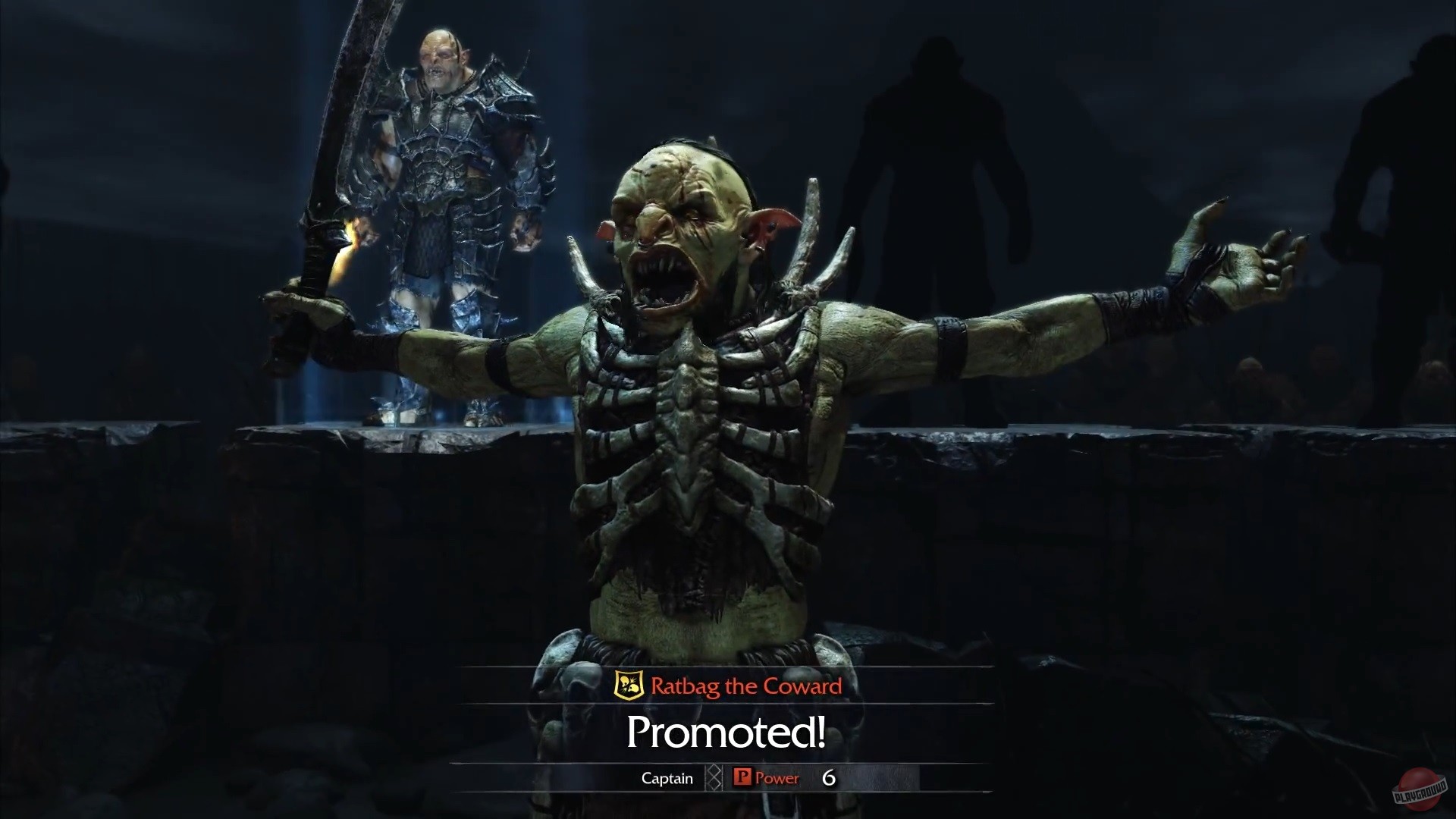Click the 'Promoted!' announcement text

[726, 733]
